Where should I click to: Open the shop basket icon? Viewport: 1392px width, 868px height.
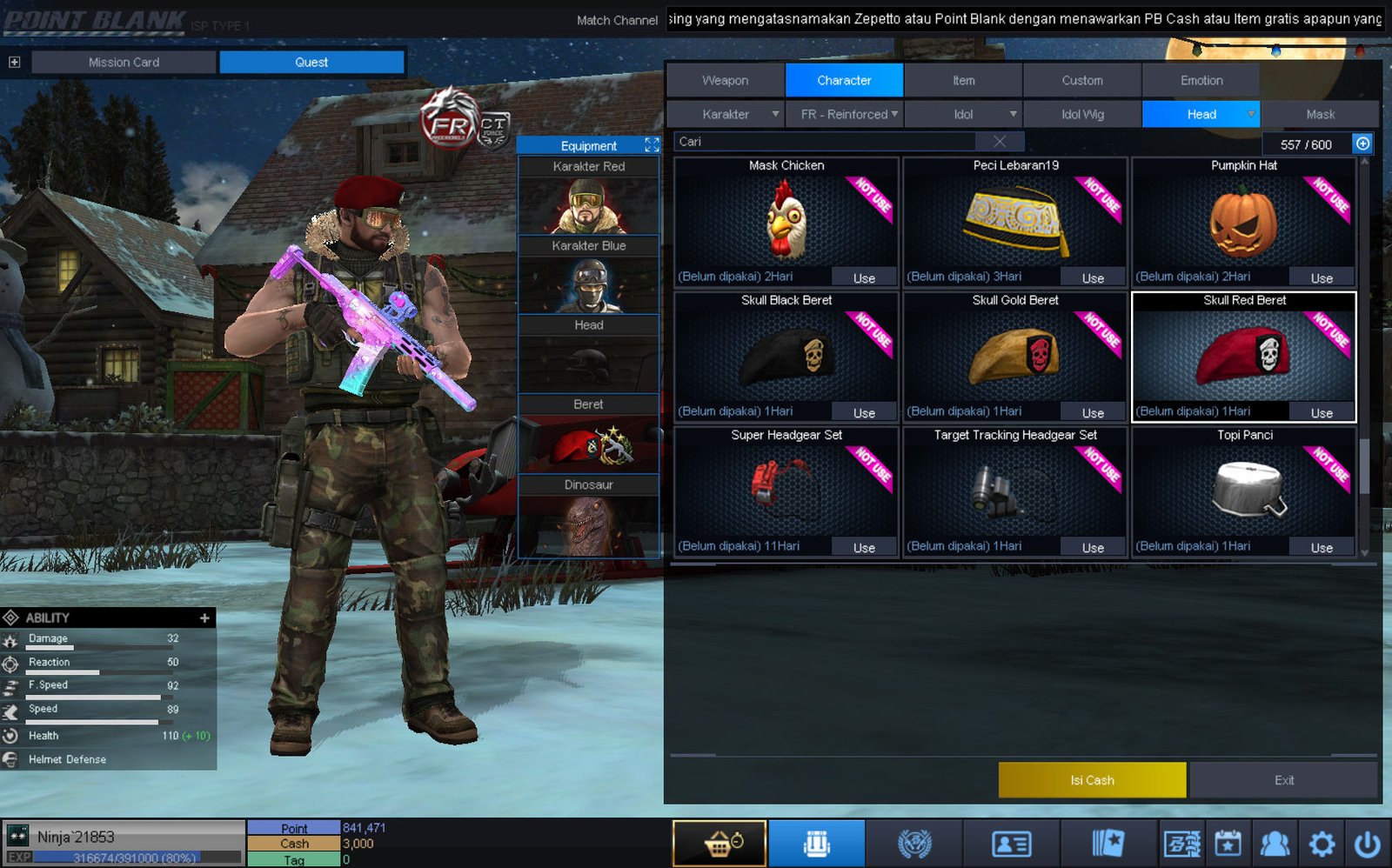pyautogui.click(x=719, y=844)
